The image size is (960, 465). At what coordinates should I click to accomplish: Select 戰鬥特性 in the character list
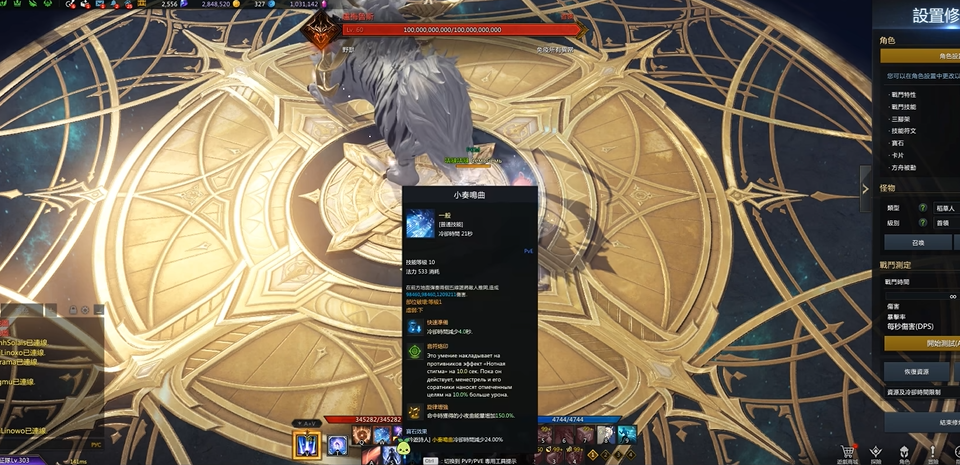point(903,94)
